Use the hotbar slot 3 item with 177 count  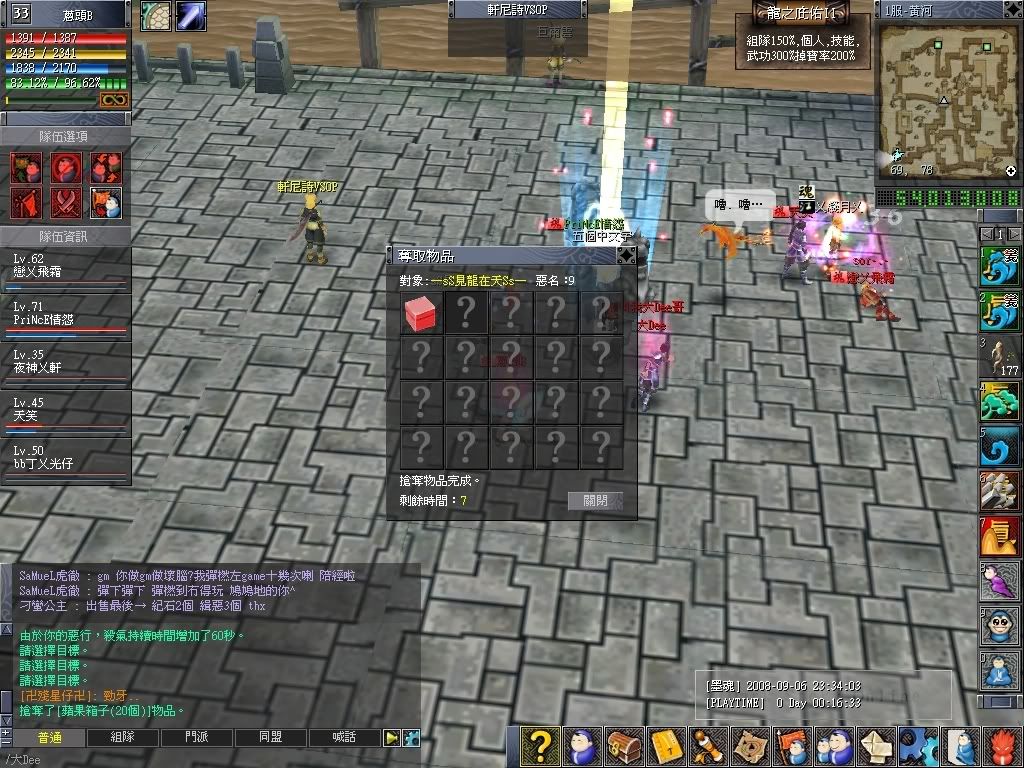1000,357
